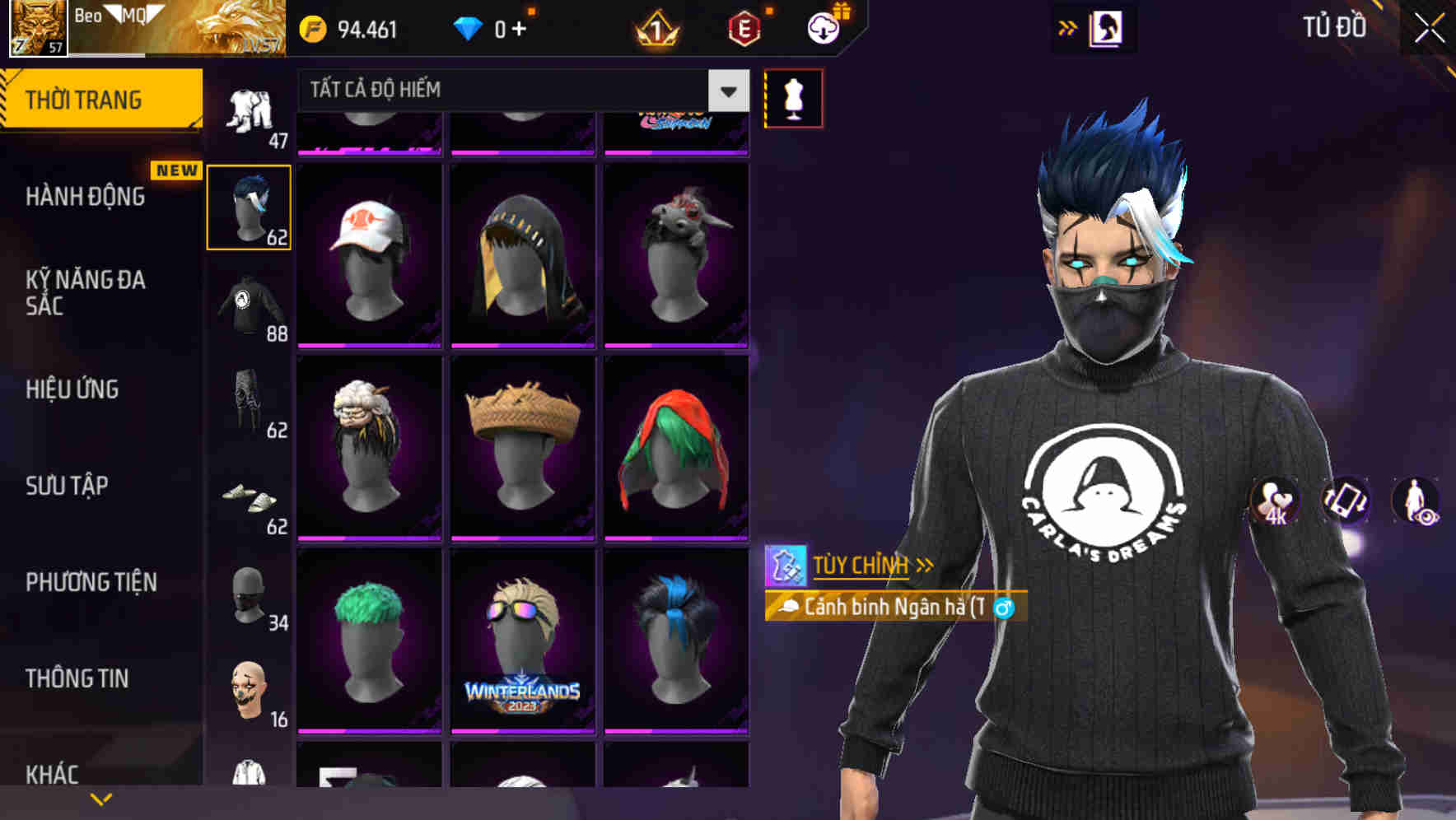Click the Cảnh binh Ngân hà item banner
Screen dimensions: 1456x820
[894, 607]
